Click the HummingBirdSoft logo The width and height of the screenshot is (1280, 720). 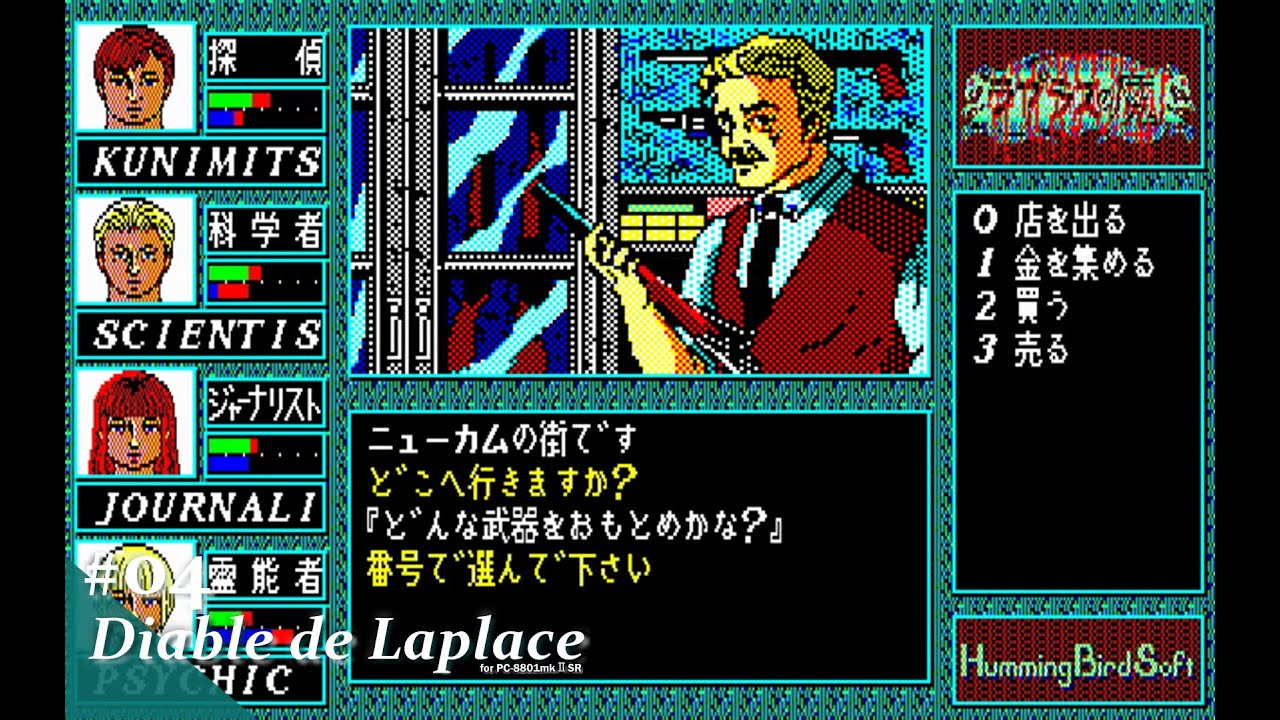coord(1080,660)
